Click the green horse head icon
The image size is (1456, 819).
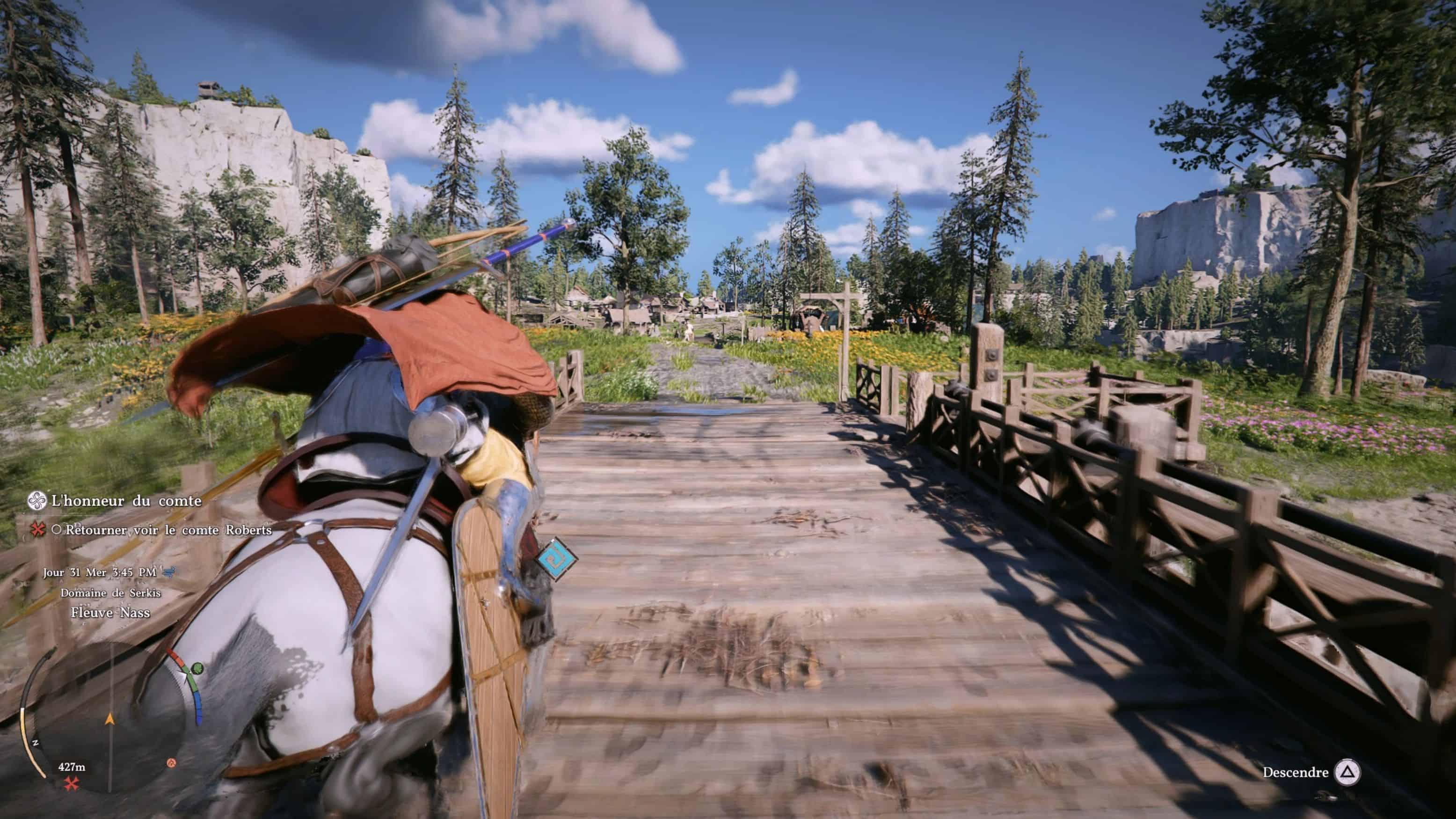point(197,669)
